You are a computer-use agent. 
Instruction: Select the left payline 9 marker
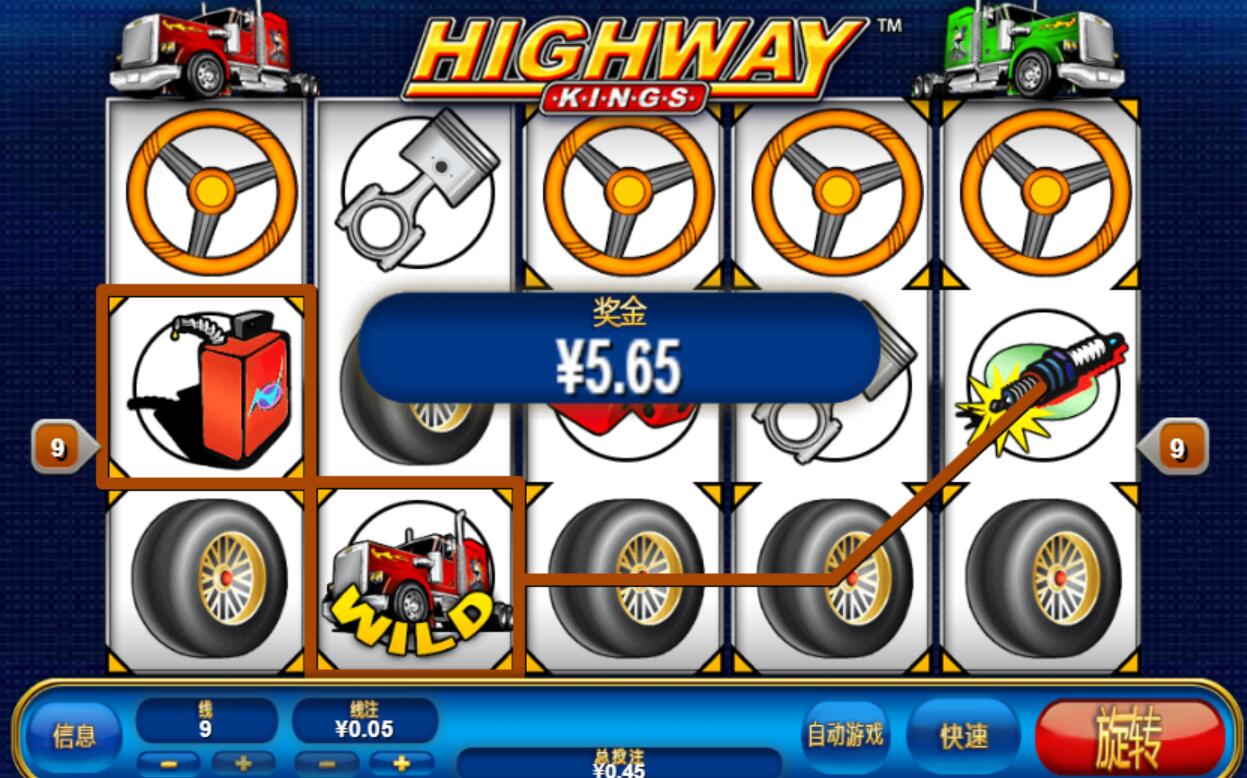point(58,448)
